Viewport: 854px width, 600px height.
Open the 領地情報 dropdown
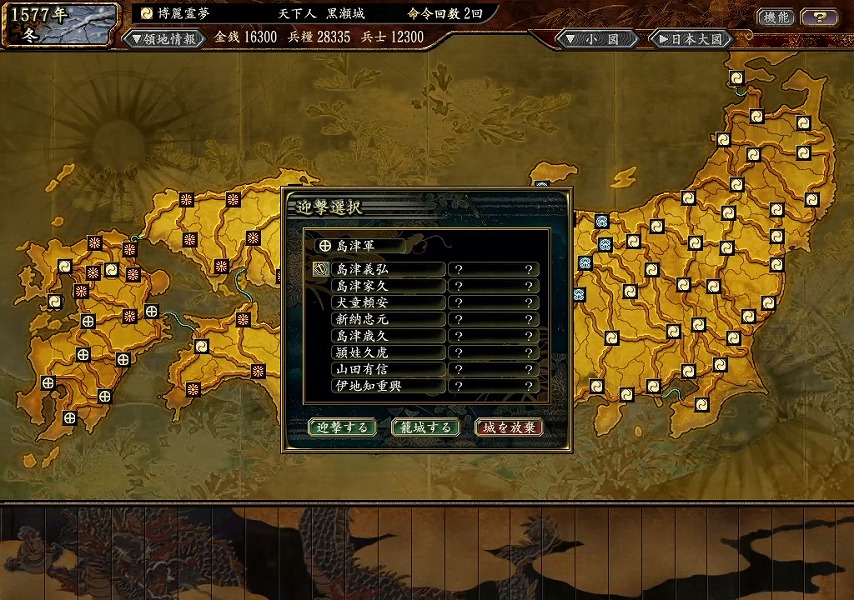pos(163,38)
